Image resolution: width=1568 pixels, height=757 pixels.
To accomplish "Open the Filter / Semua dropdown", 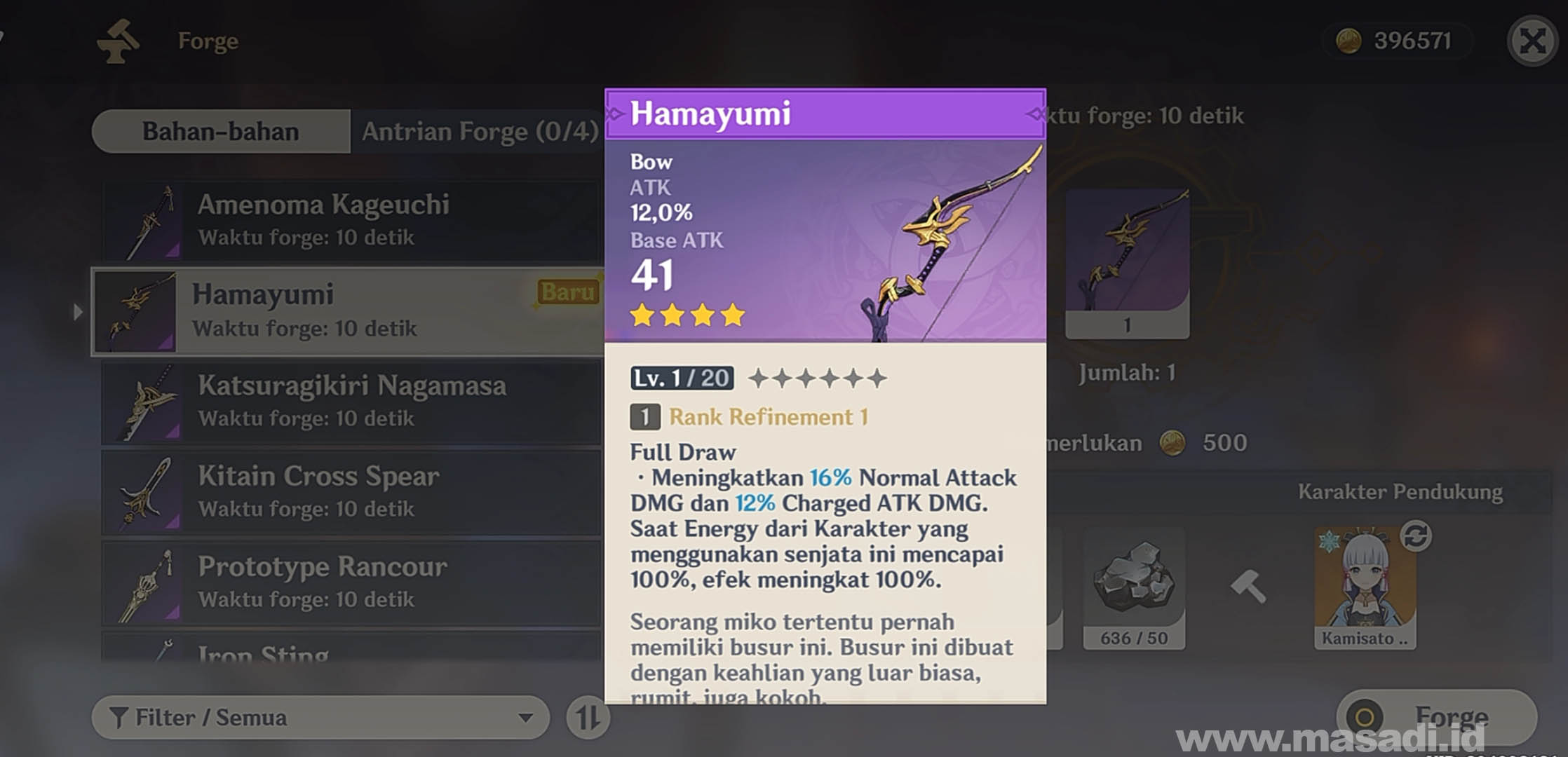I will [x=281, y=718].
